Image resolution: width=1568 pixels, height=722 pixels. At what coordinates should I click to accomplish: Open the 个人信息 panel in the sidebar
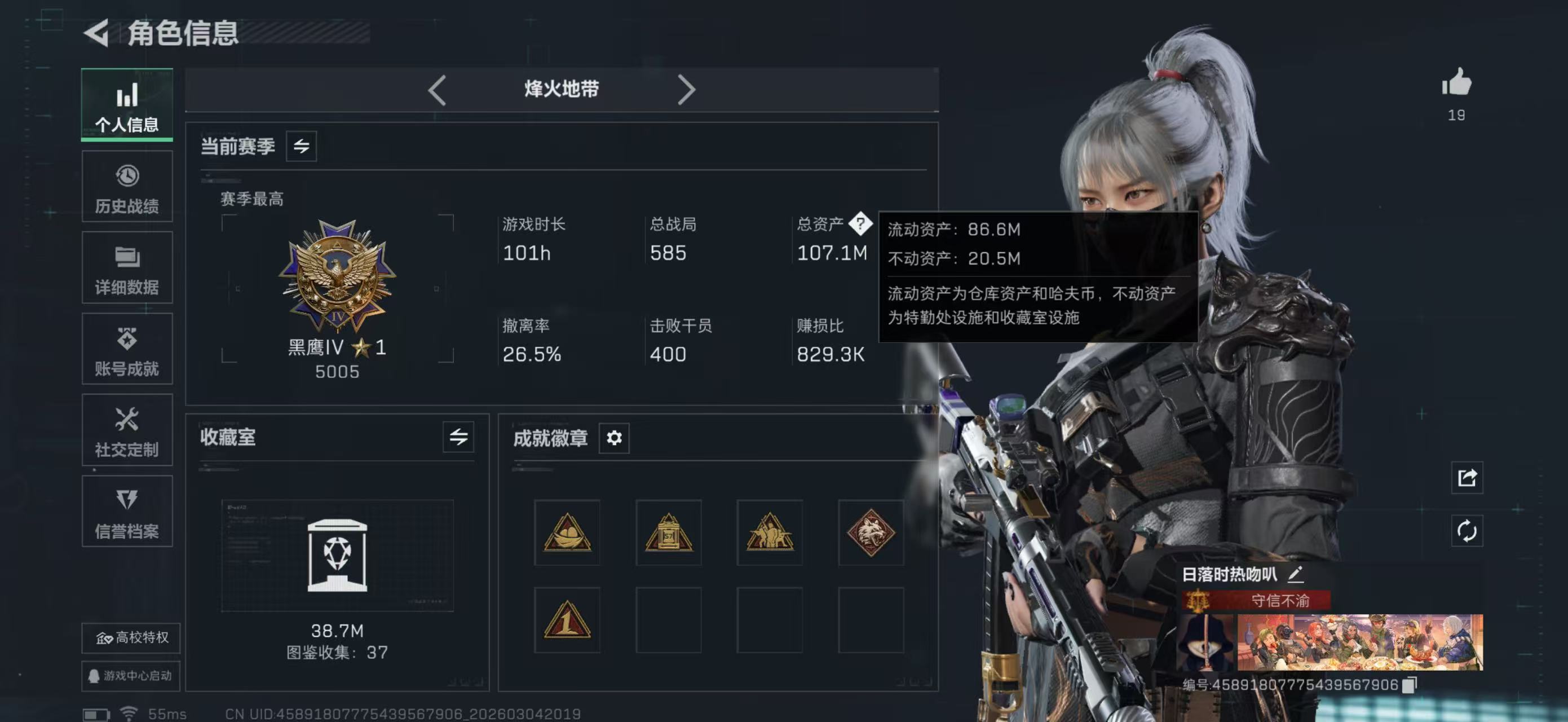coord(127,105)
